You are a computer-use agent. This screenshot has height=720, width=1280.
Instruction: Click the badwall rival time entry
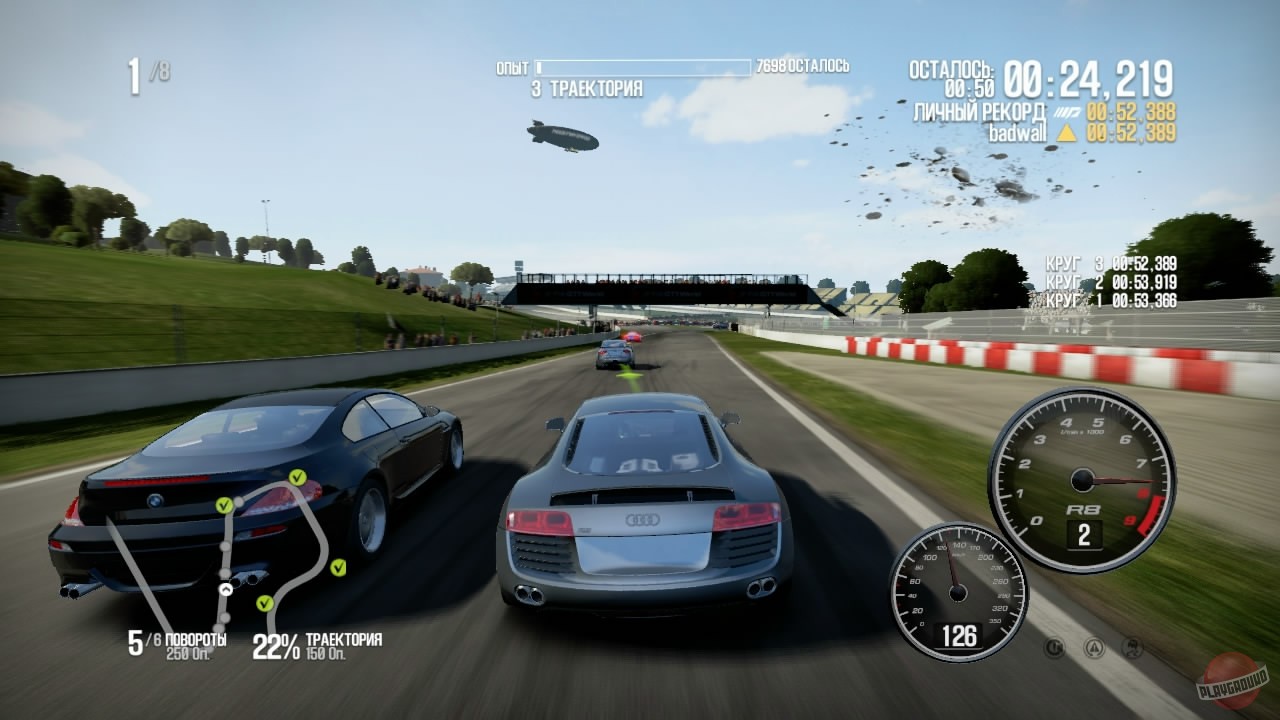[1082, 132]
